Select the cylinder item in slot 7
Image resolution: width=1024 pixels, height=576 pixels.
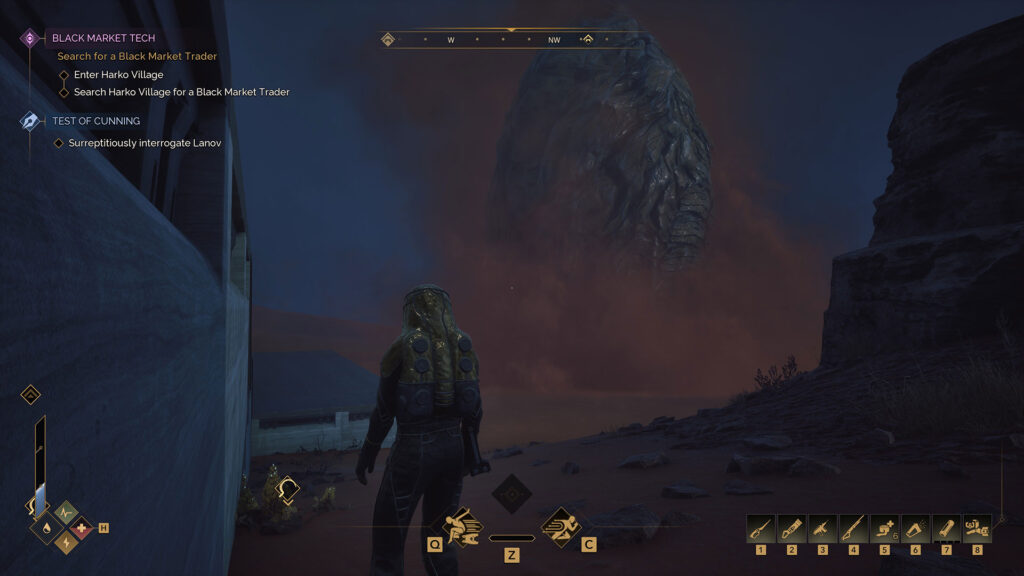point(946,527)
